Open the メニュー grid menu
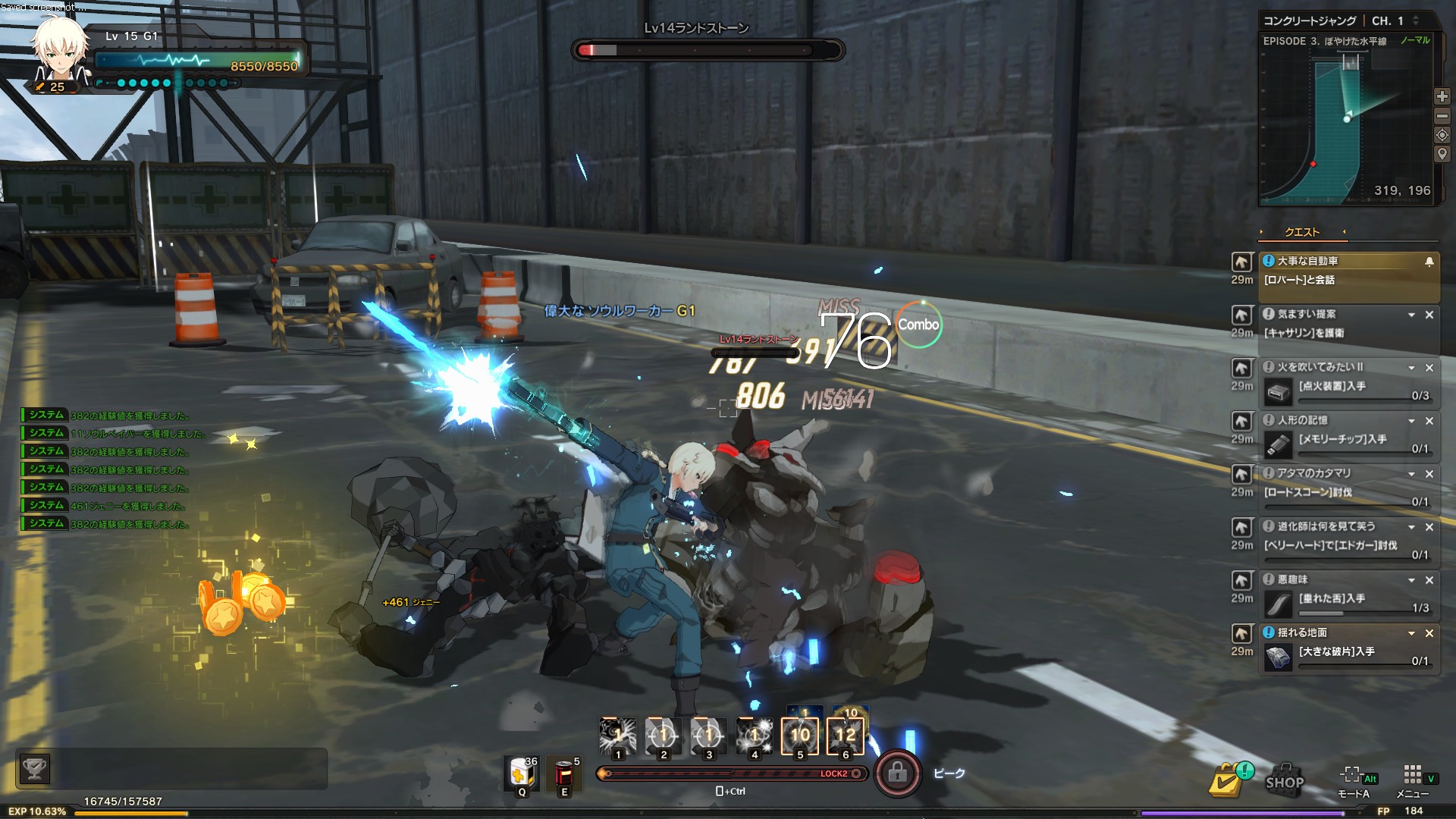 click(x=1412, y=777)
